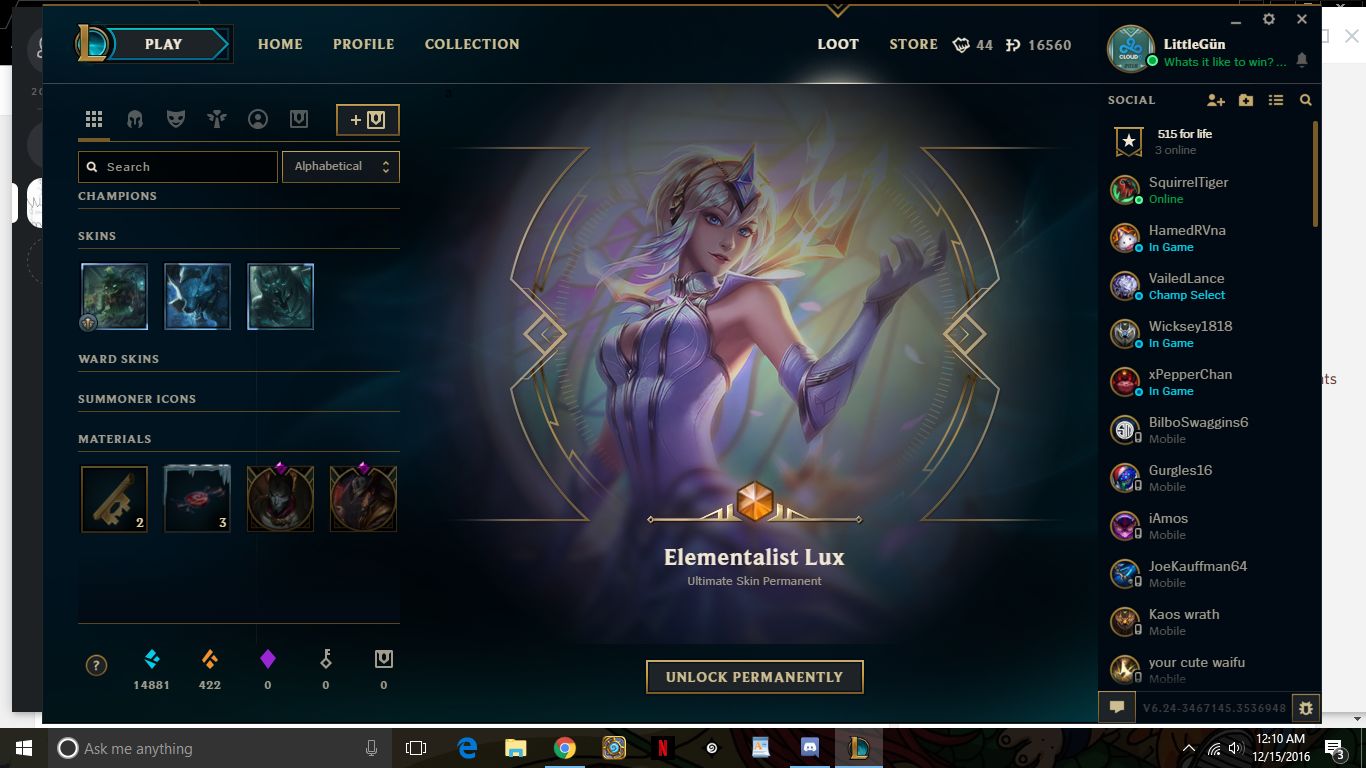This screenshot has width=1366, height=768.
Task: Open the social panel search icon
Action: (x=1306, y=100)
